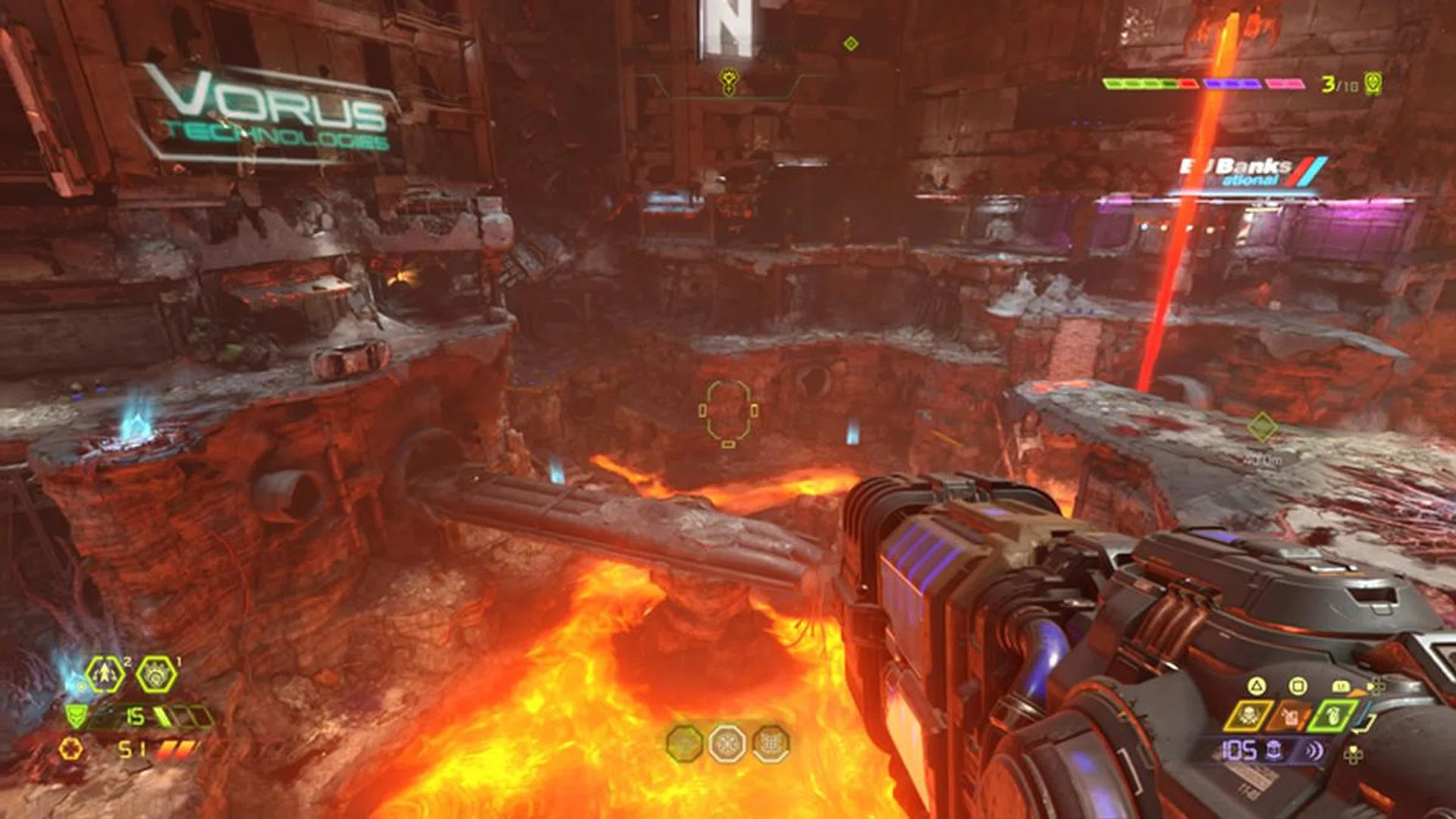Click the orange chevron above equipment icons

click(x=1358, y=692)
